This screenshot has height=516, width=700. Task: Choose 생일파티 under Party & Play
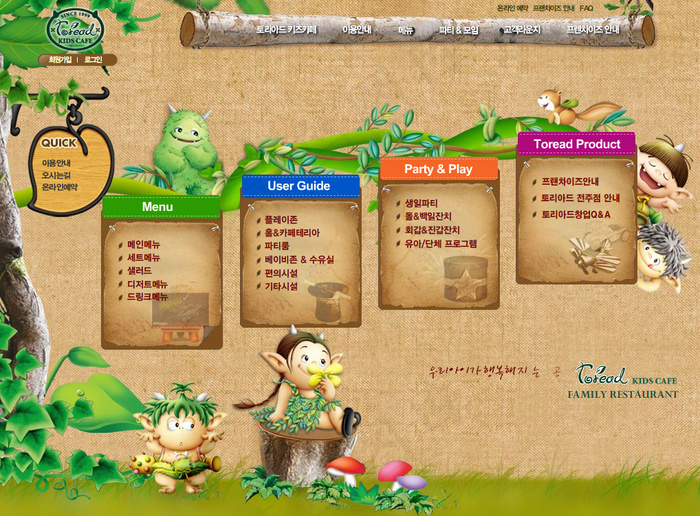421,203
